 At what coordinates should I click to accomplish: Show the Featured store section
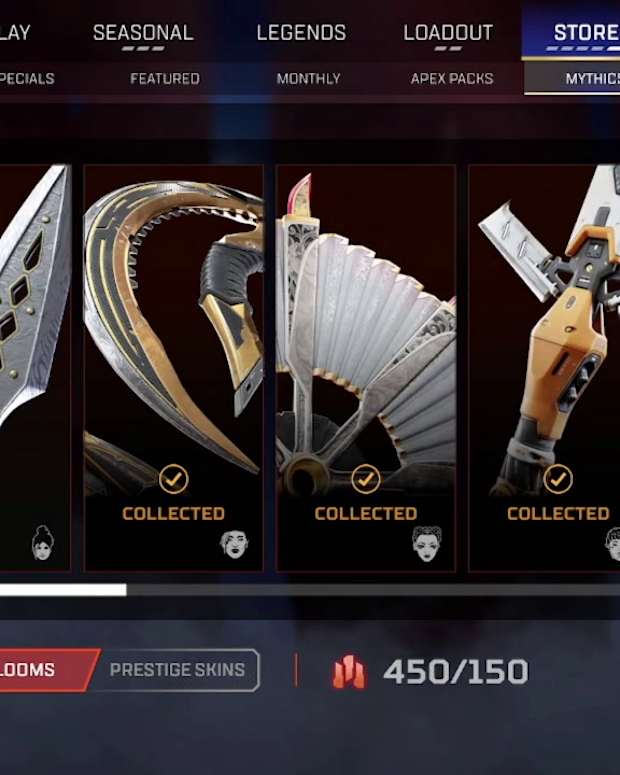[165, 78]
